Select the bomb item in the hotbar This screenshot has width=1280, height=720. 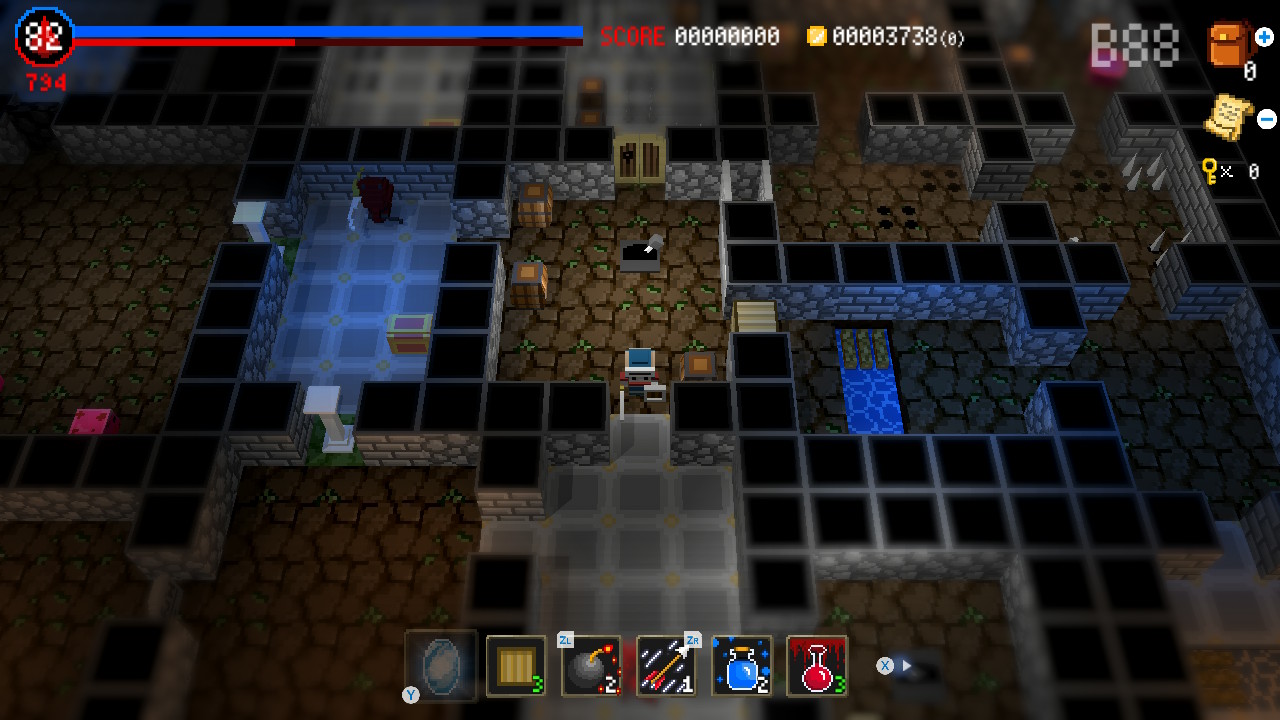point(591,664)
